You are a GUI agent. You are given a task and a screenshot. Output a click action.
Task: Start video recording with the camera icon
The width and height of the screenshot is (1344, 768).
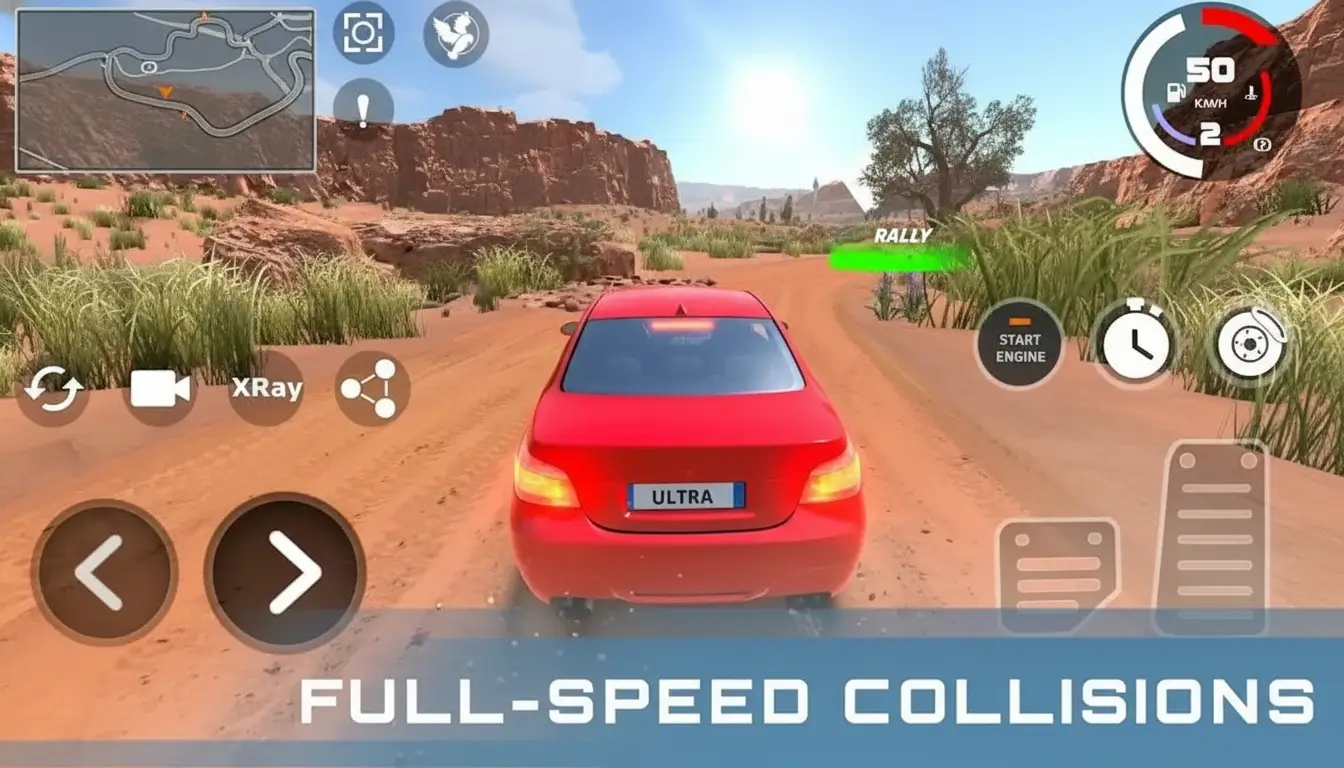click(158, 389)
